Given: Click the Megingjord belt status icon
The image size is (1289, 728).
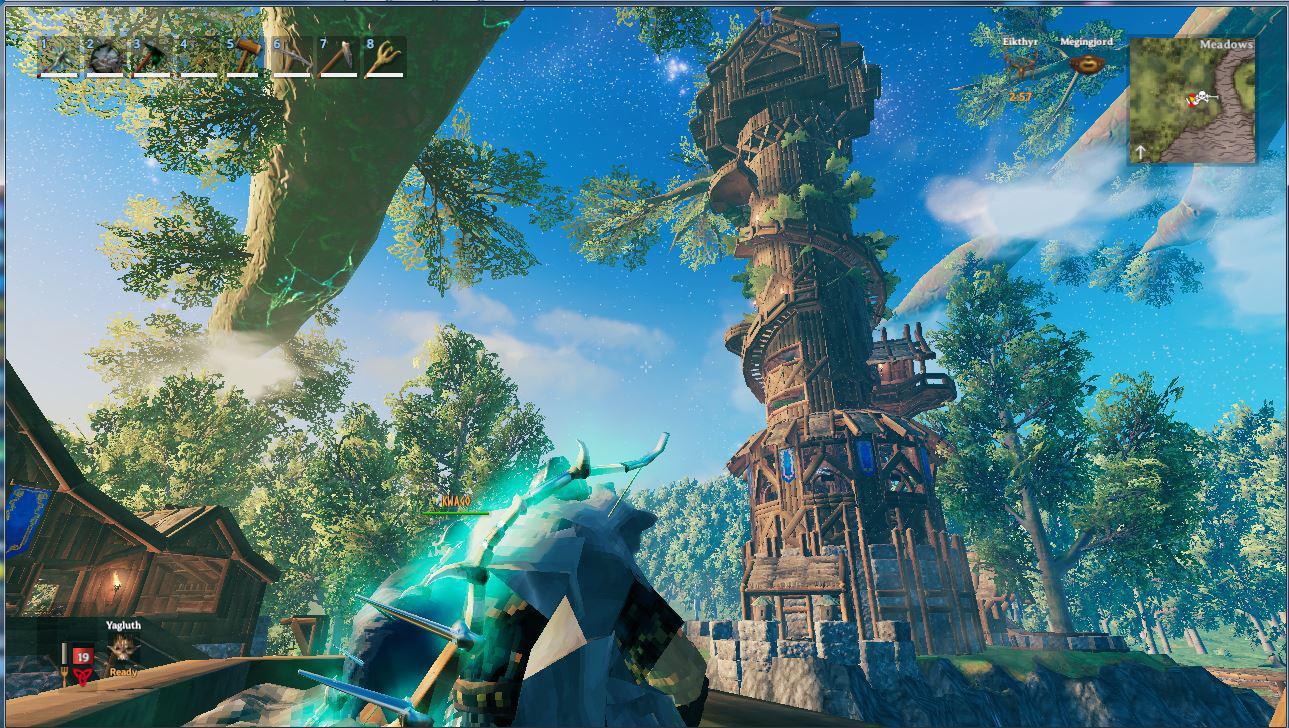Looking at the screenshot, I should point(1087,65).
